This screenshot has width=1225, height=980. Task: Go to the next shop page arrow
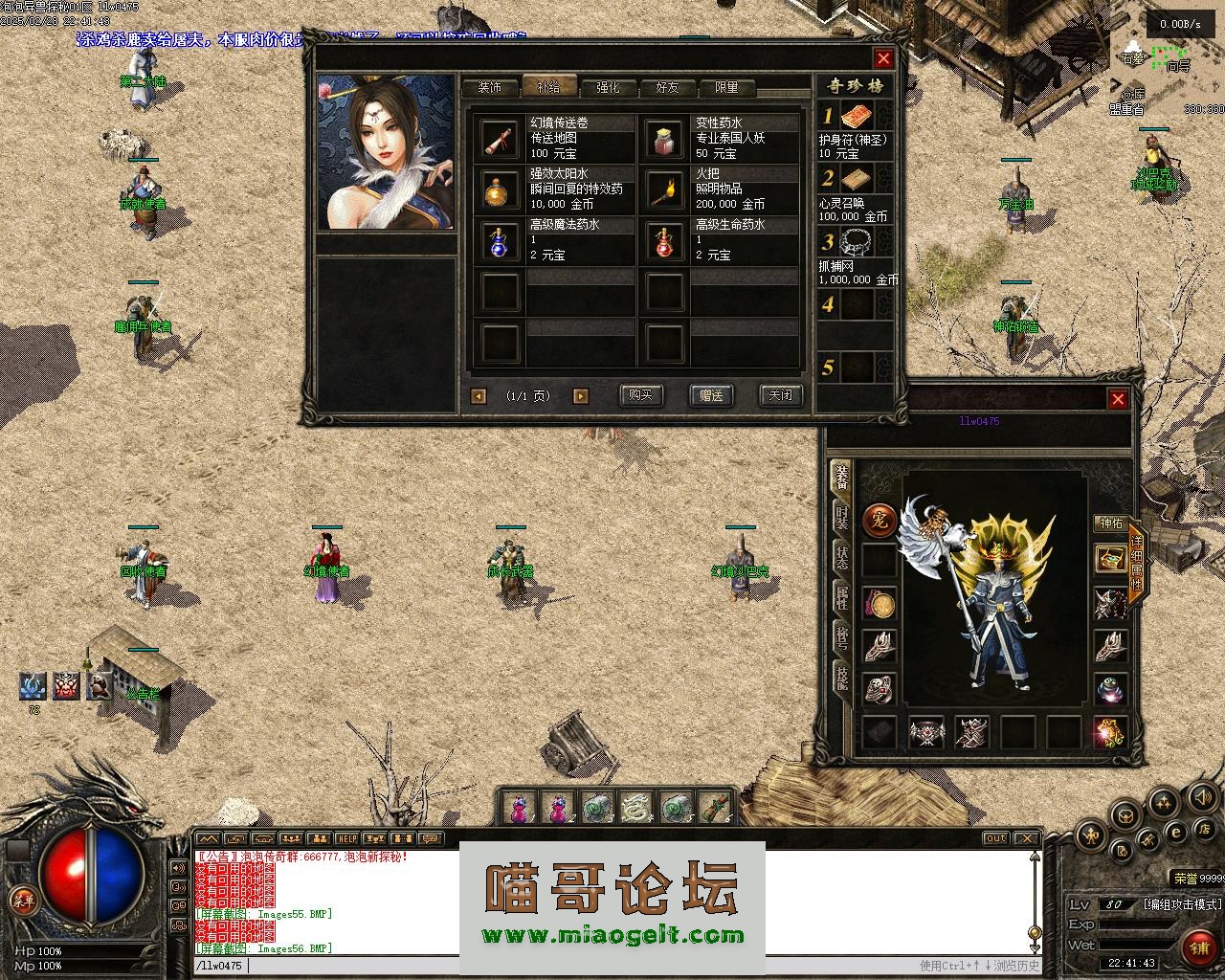(x=580, y=396)
